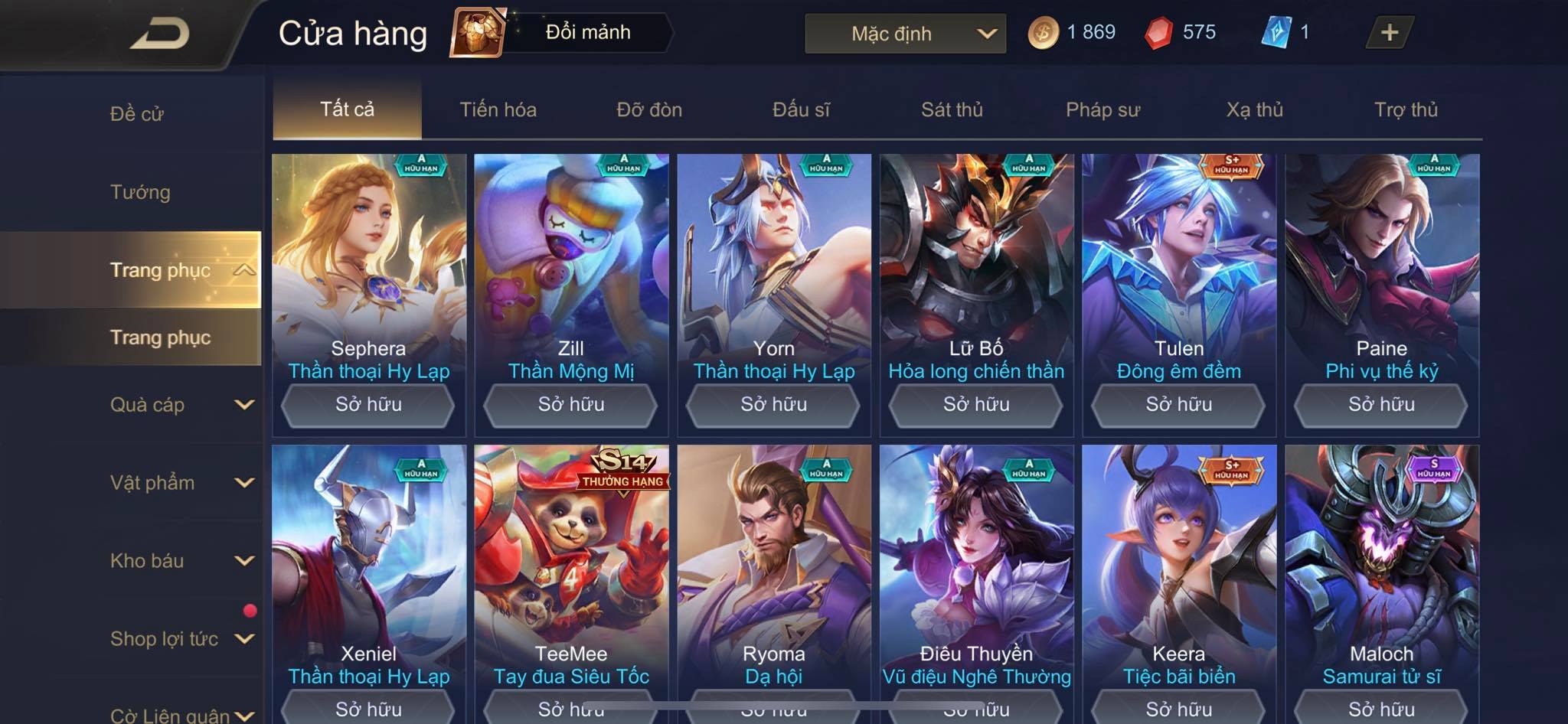
Task: Choose the Xạ thủ tab
Action: point(1254,110)
